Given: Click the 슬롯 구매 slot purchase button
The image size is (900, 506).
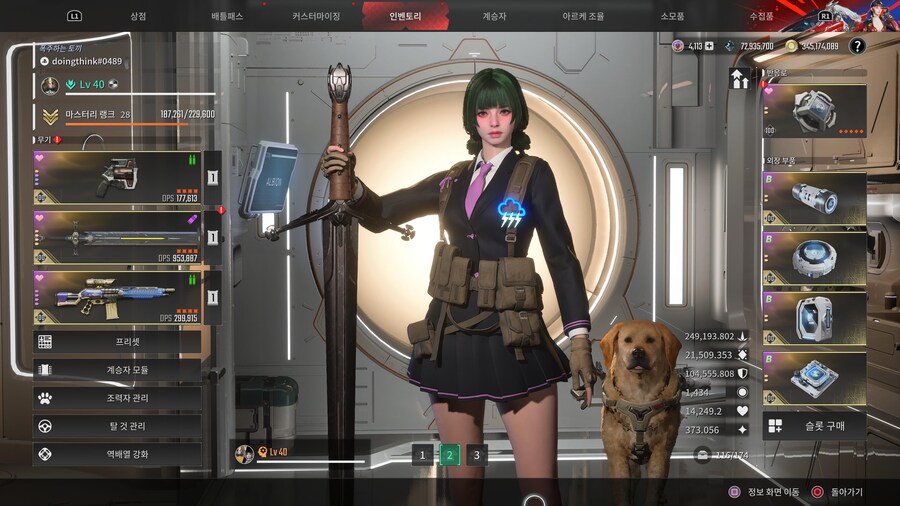Looking at the screenshot, I should (814, 426).
